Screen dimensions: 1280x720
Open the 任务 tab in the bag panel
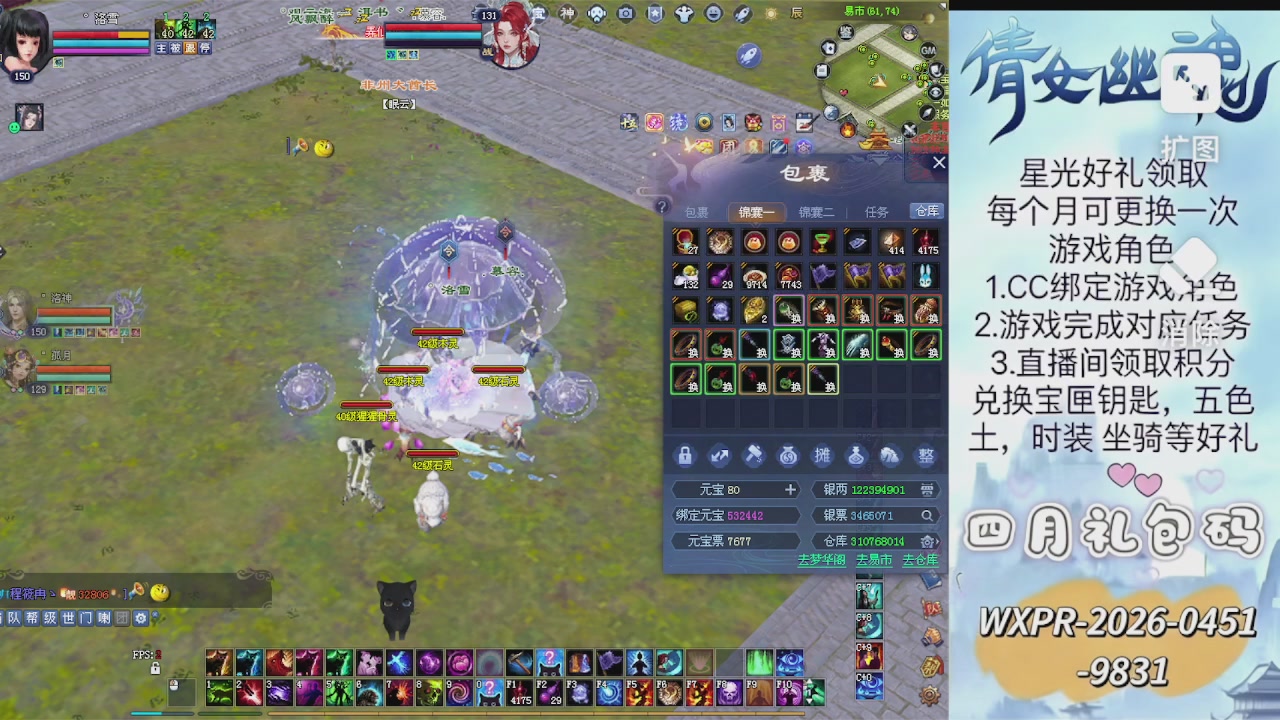click(x=876, y=212)
